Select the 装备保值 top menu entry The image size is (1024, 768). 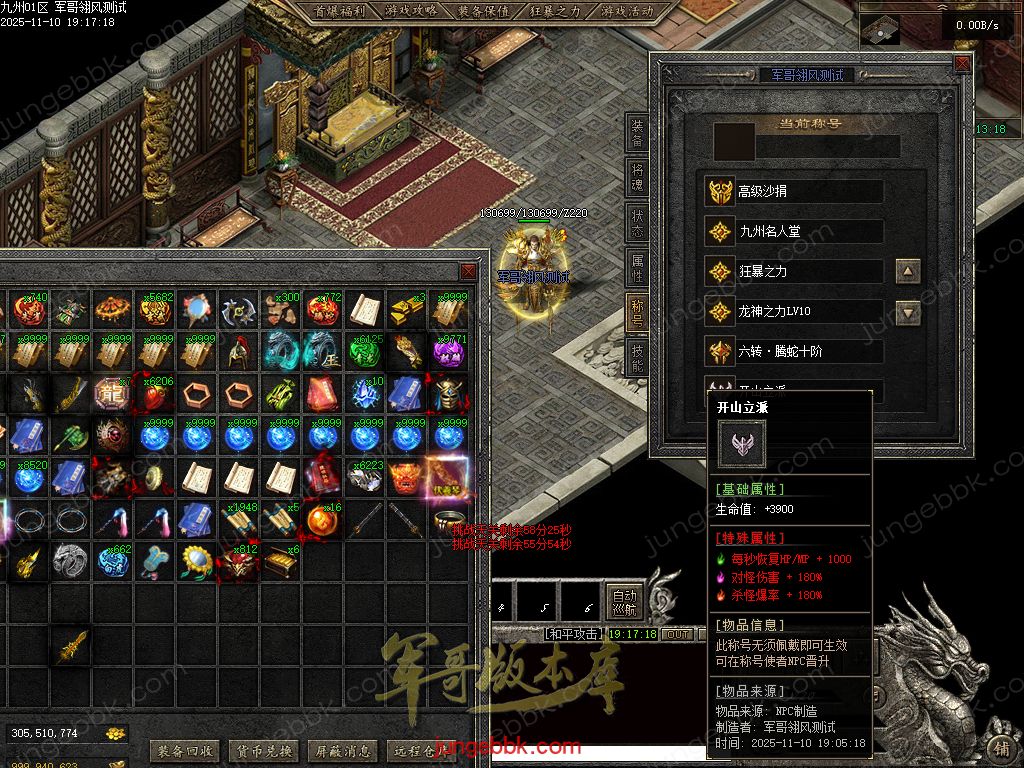coord(483,12)
